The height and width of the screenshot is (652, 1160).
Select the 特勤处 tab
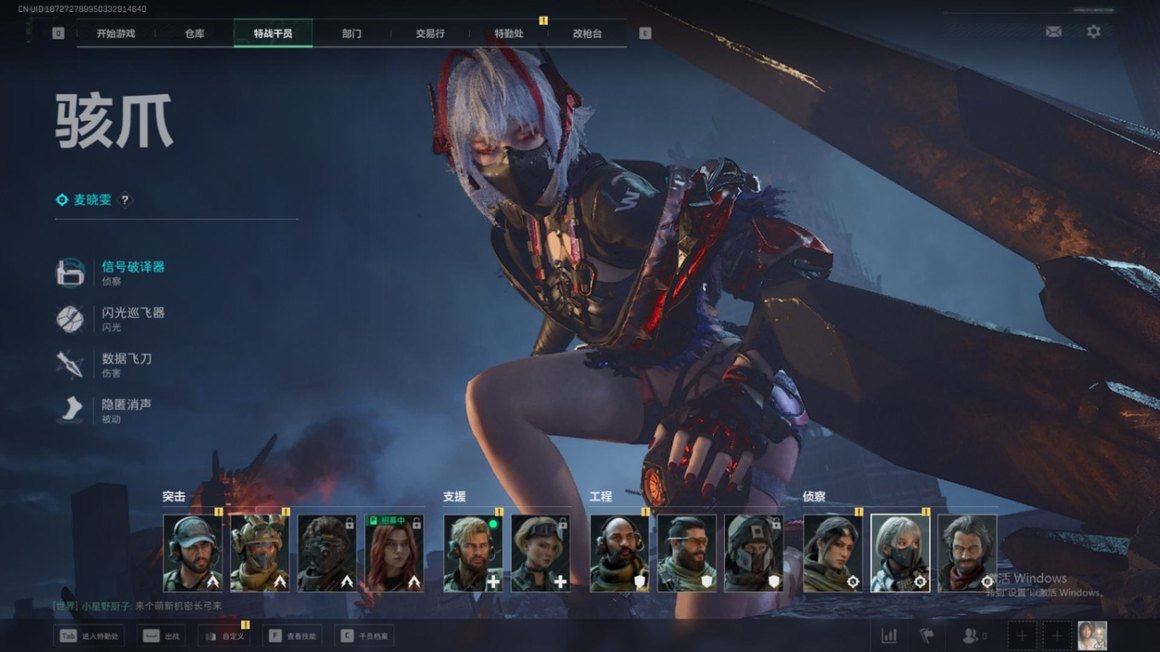click(x=508, y=33)
